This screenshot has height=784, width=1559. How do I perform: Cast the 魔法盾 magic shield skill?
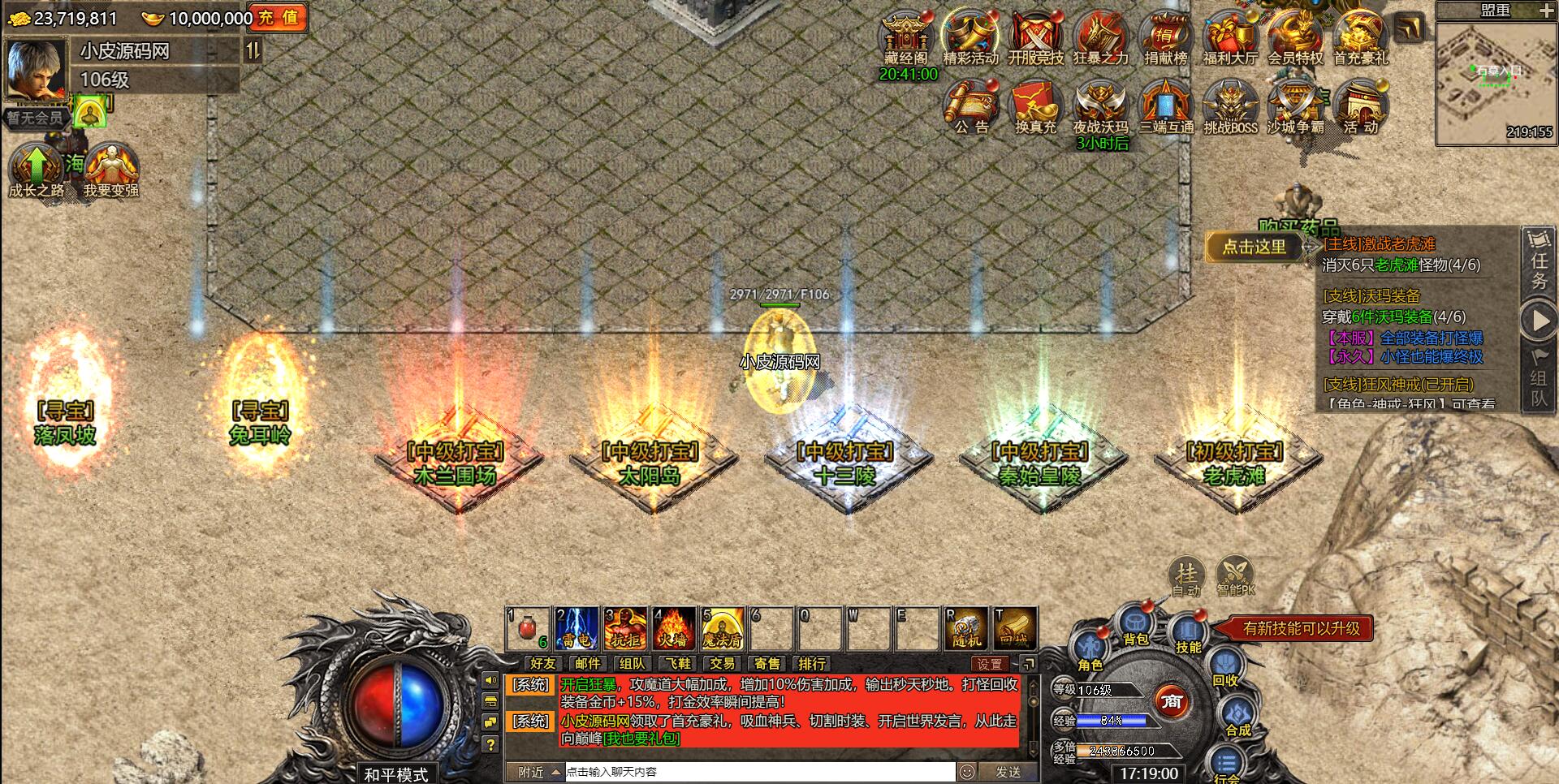click(x=723, y=628)
